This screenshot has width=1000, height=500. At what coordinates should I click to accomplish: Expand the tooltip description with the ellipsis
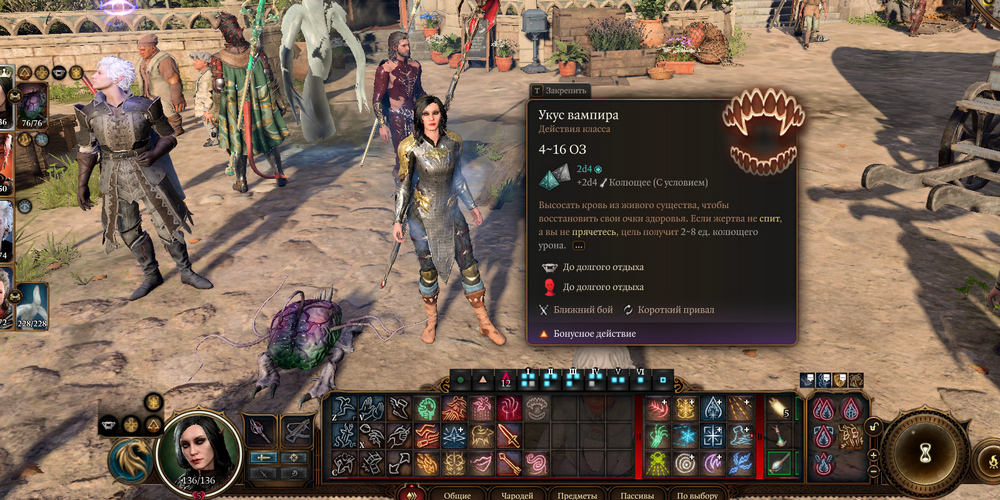579,245
